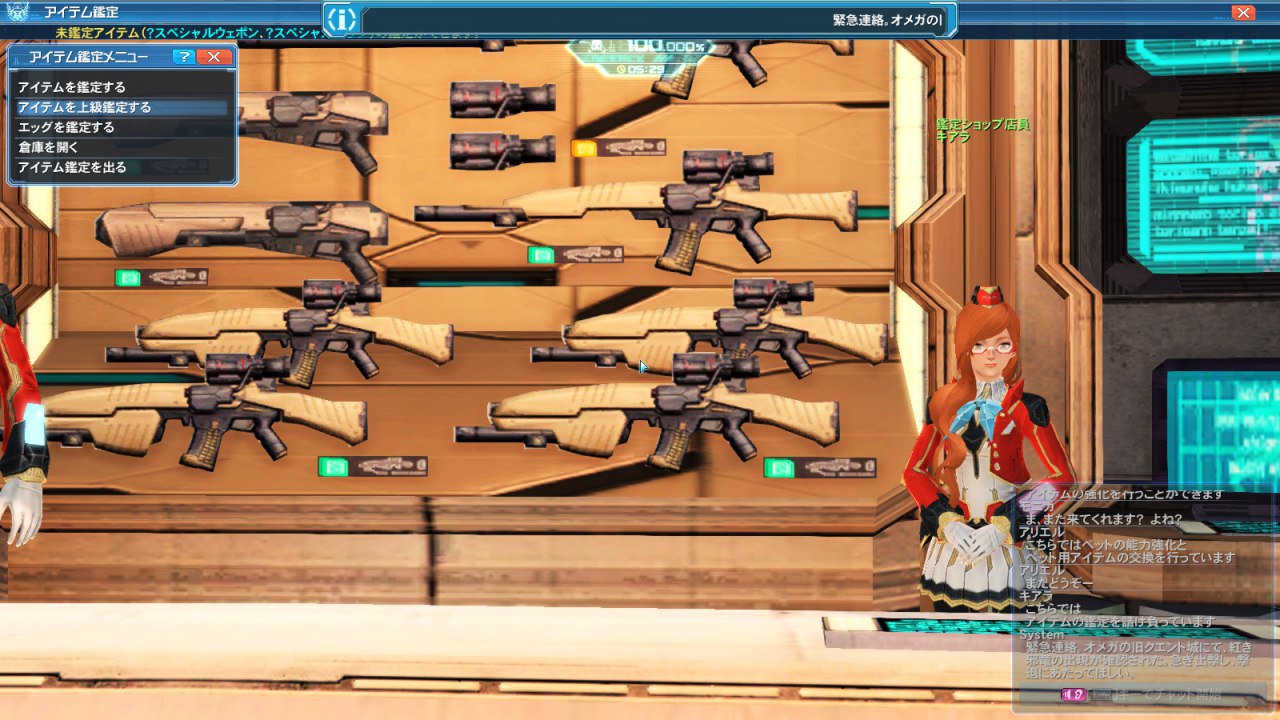
Task: Close the アイテム鑑定メニュー panel
Action: click(x=213, y=57)
